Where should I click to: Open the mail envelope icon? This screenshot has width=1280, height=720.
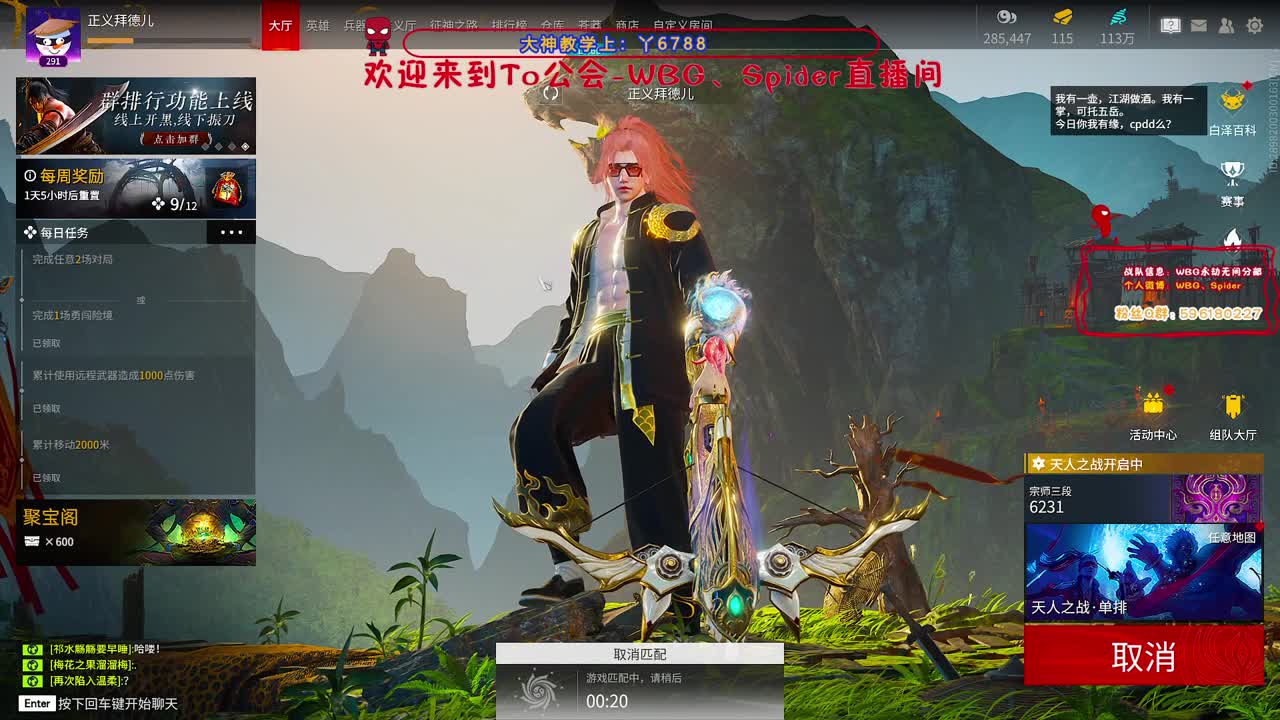point(1199,25)
